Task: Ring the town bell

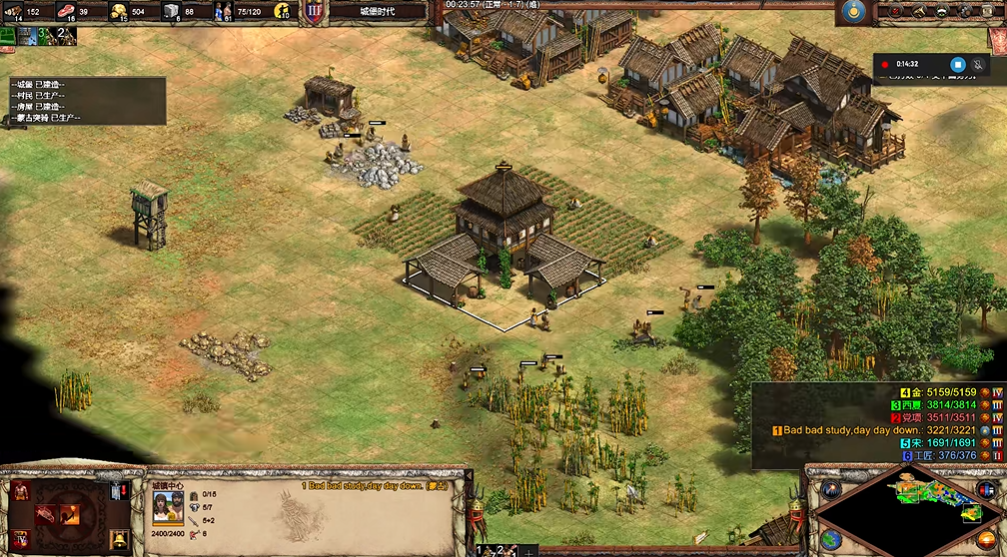Action: pyautogui.click(x=118, y=540)
